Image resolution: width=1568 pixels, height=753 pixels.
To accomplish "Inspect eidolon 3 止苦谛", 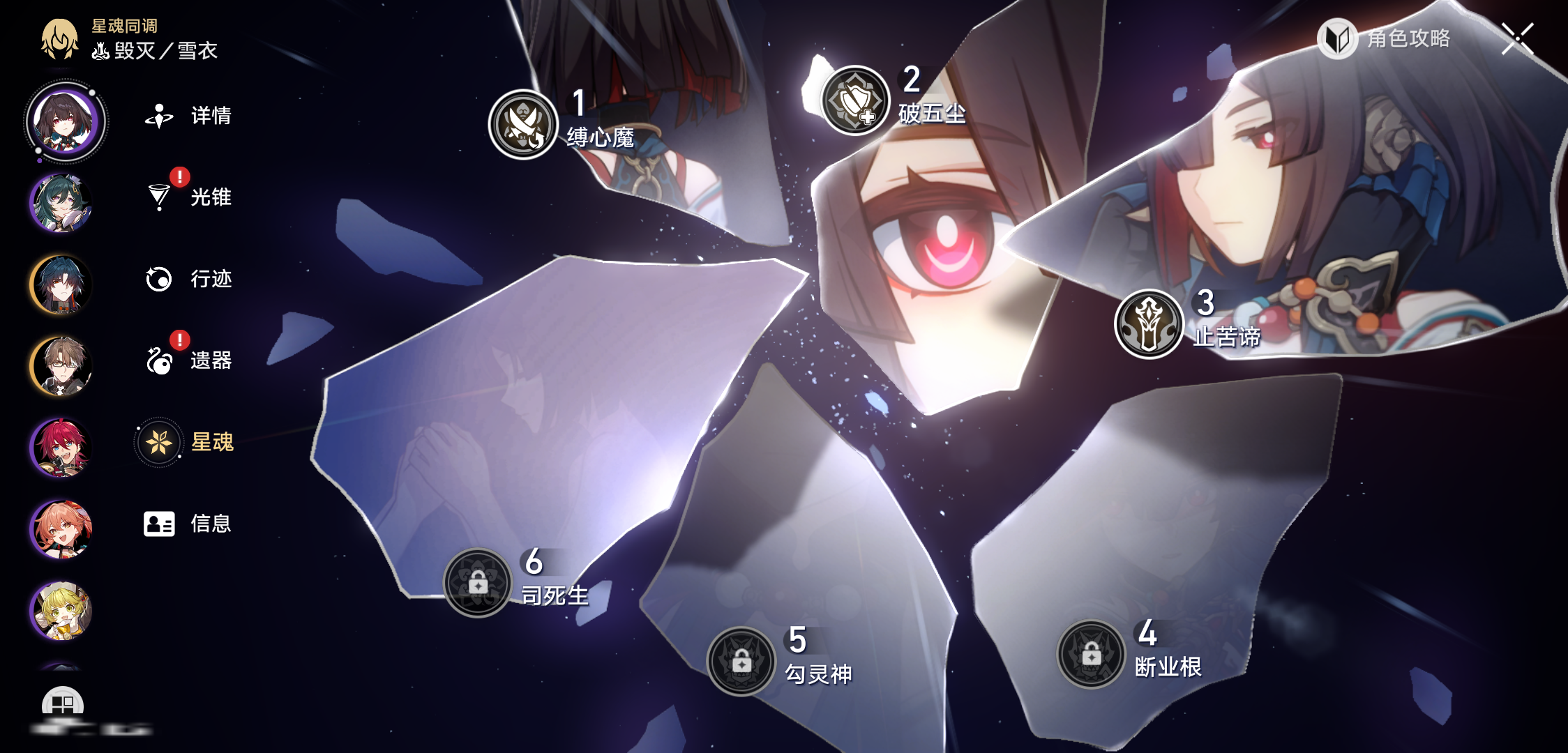I will [1149, 324].
